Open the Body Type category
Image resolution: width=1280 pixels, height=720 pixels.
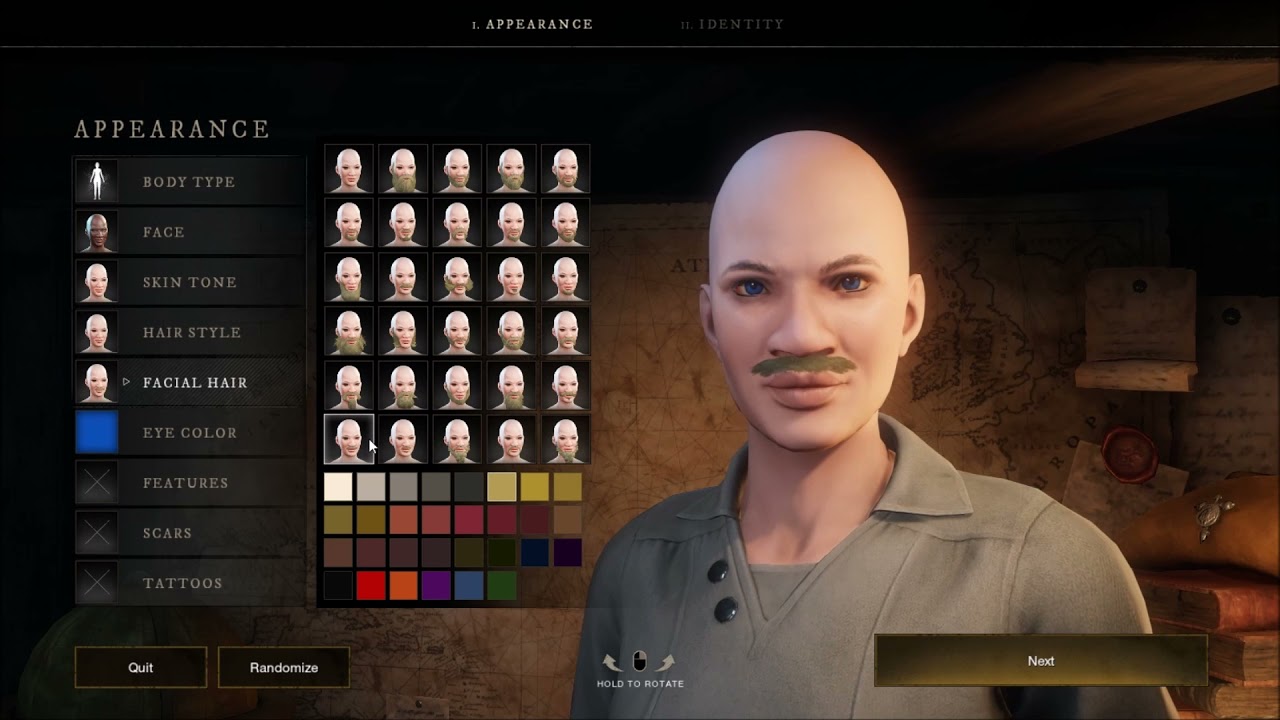click(189, 182)
